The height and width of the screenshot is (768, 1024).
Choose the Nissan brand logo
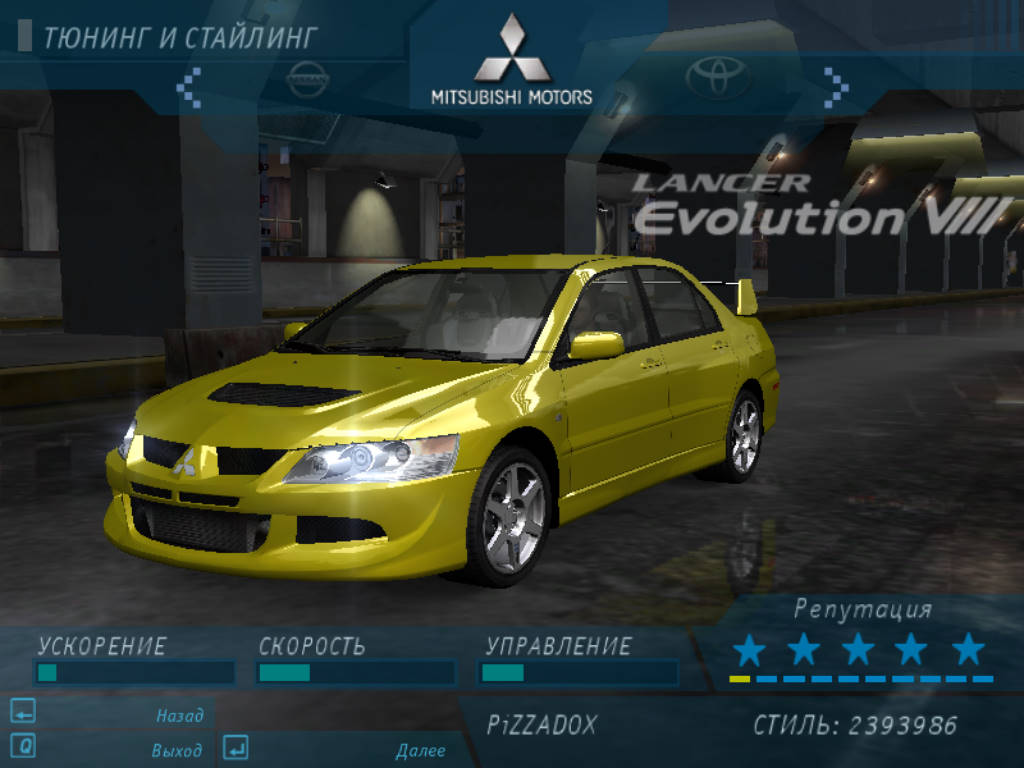[307, 79]
